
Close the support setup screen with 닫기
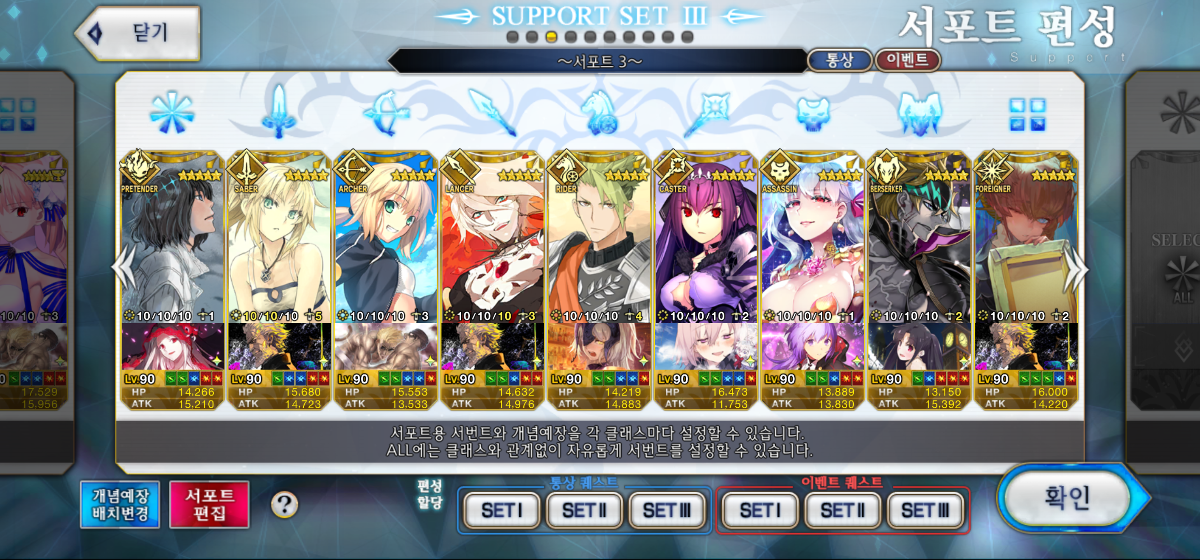(x=138, y=32)
